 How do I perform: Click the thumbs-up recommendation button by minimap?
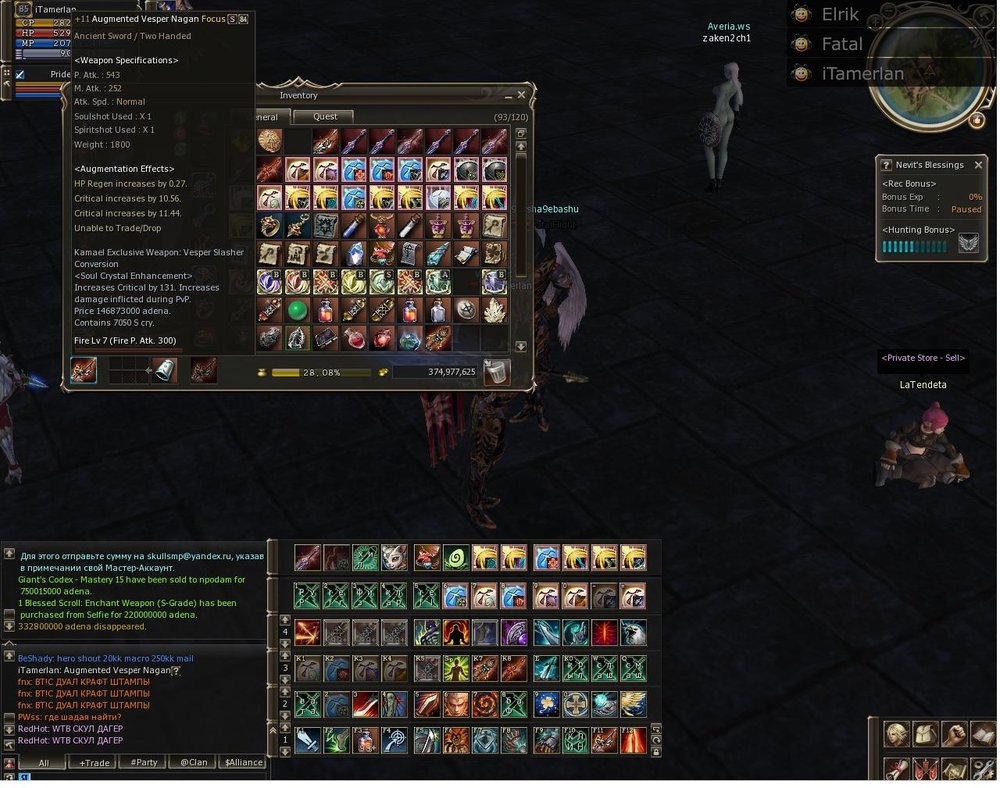pyautogui.click(x=977, y=119)
